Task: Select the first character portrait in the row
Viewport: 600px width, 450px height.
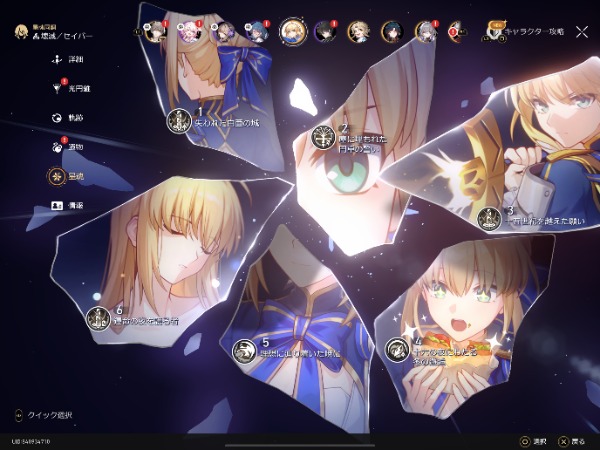Action: click(x=155, y=31)
